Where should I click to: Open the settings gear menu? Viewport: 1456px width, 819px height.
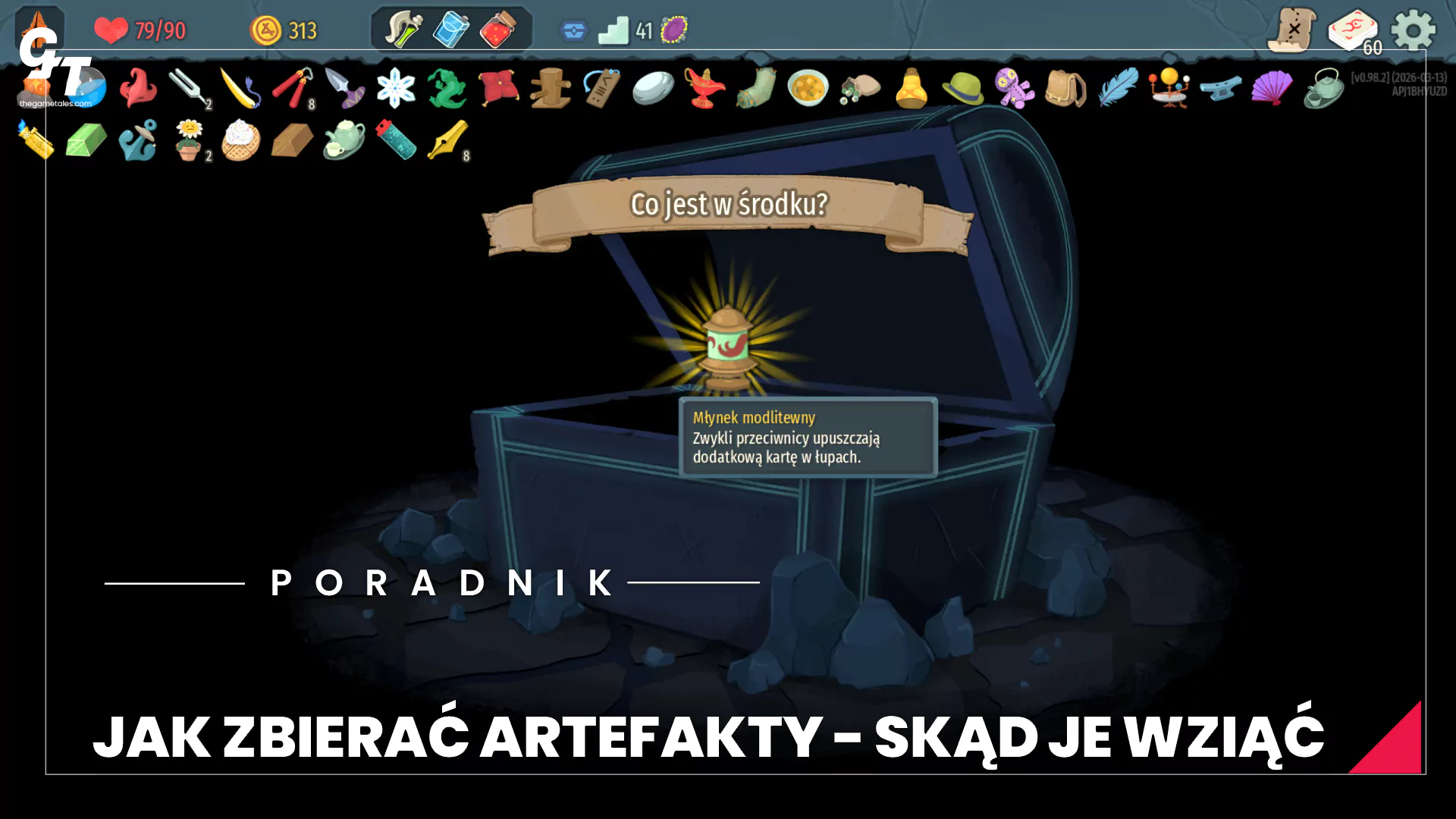(1413, 30)
